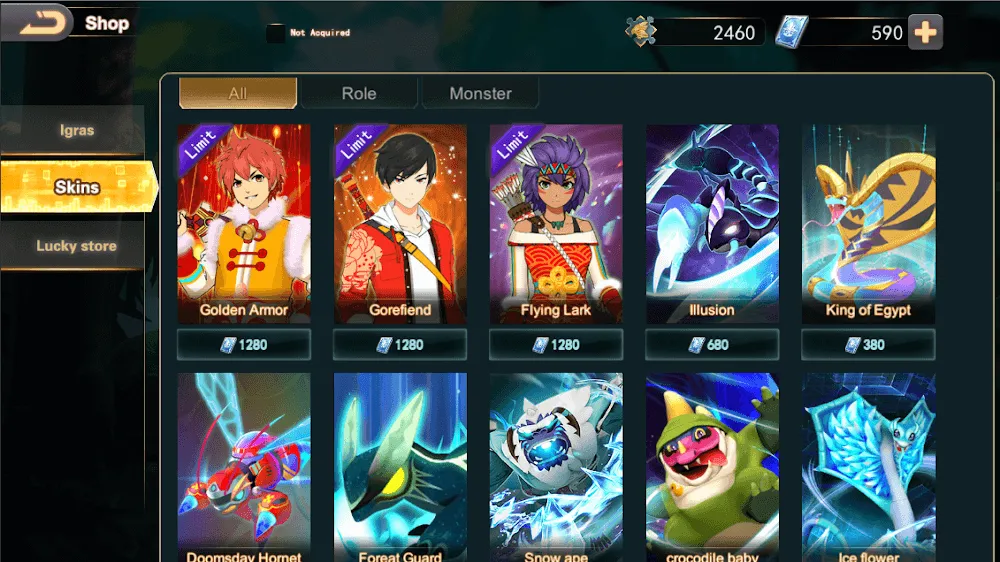Select the King of Egypt skin
The width and height of the screenshot is (1000, 562).
(x=868, y=220)
